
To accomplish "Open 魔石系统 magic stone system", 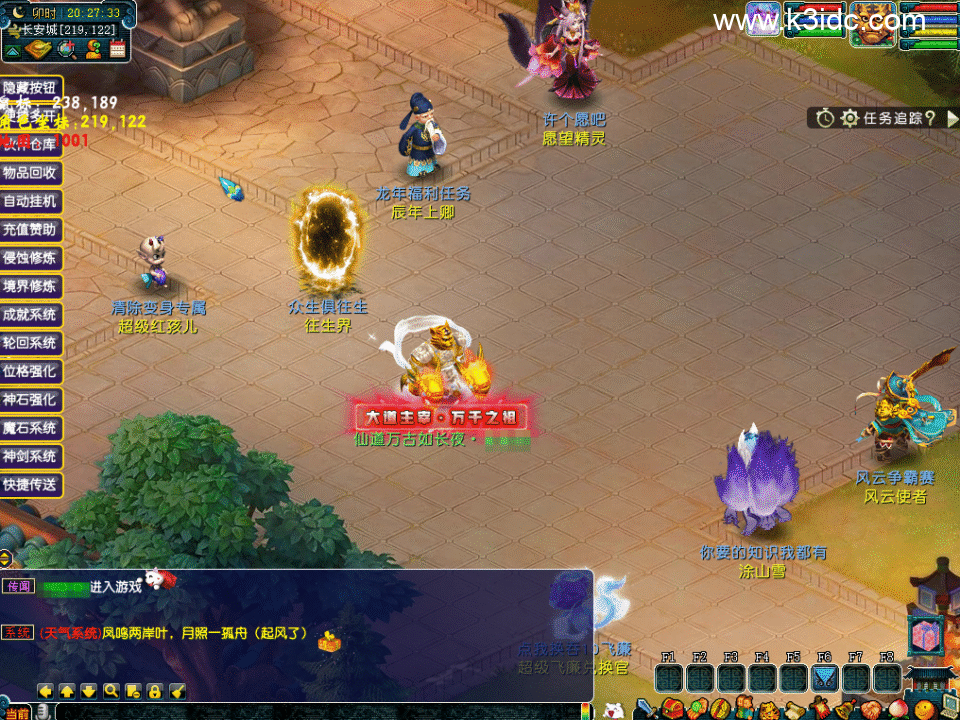I will pyautogui.click(x=31, y=428).
